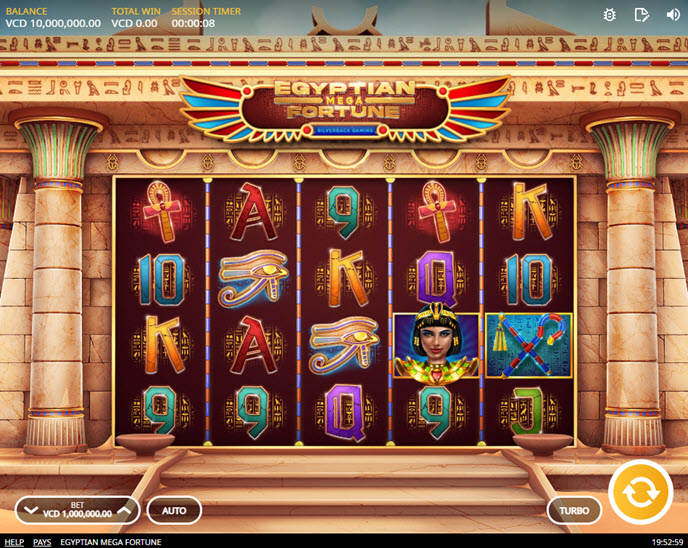Open the document edit icon

(641, 15)
